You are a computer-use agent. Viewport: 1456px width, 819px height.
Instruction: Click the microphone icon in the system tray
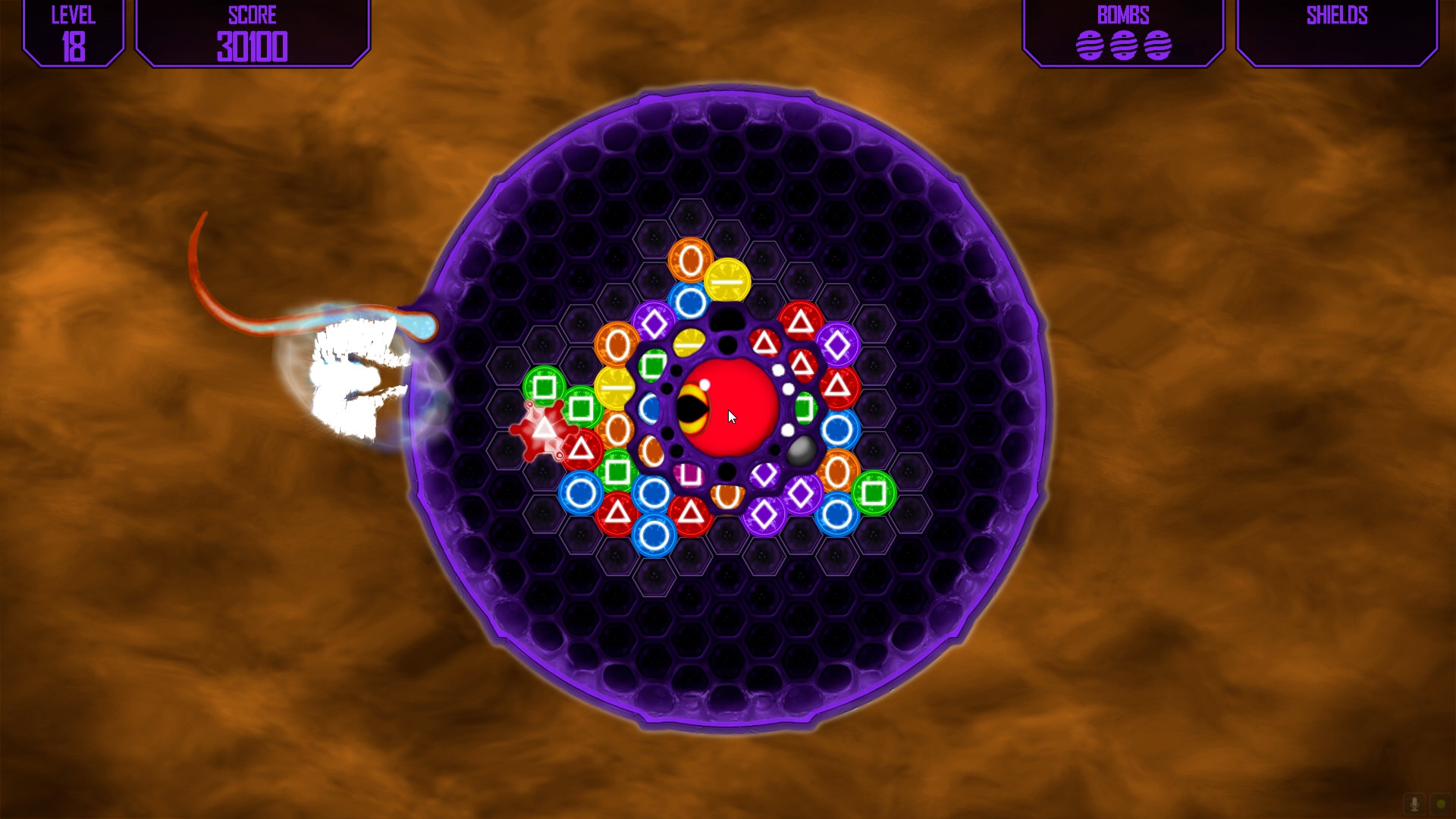click(x=1414, y=804)
